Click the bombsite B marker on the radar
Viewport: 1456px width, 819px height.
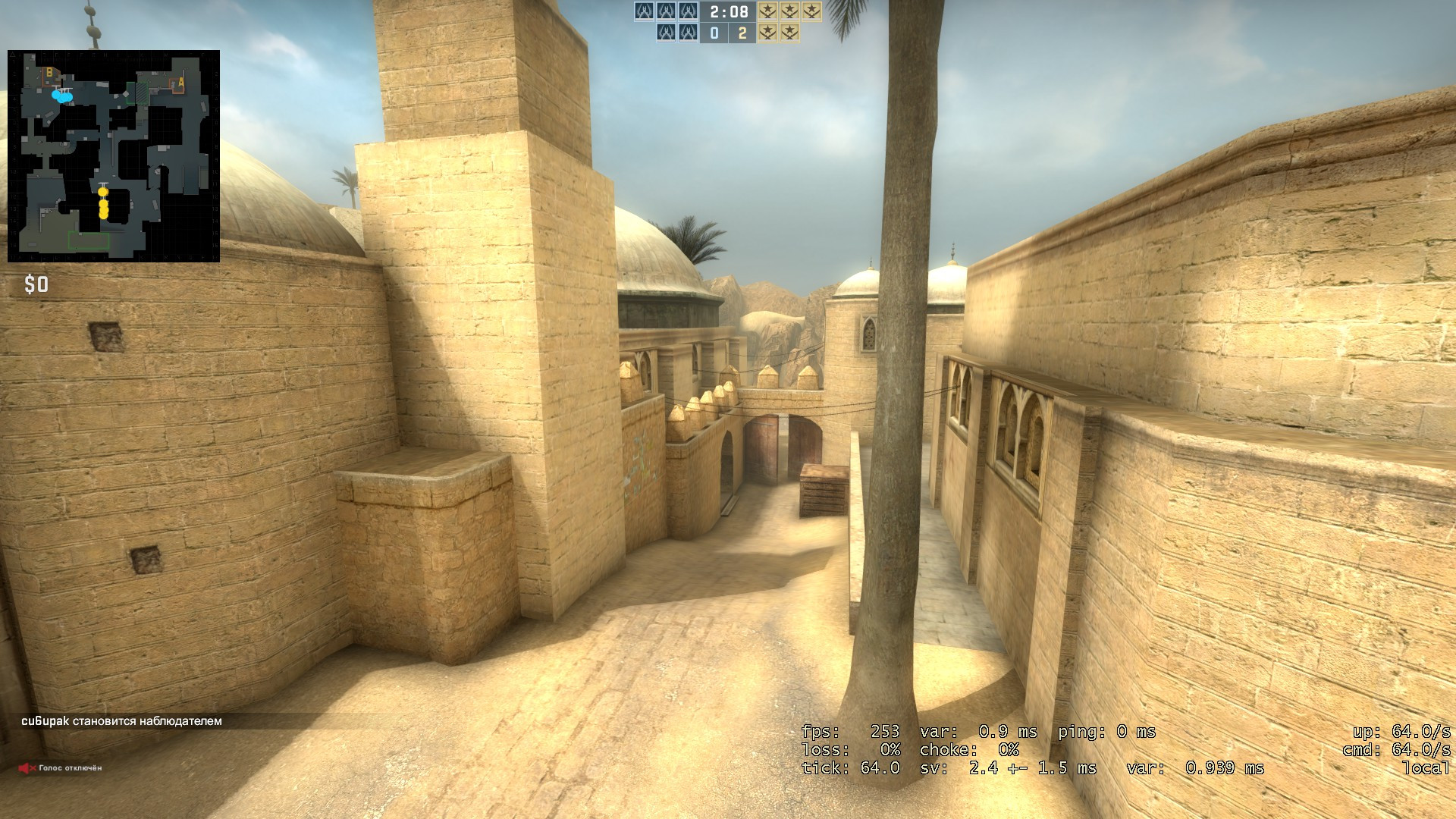(49, 73)
